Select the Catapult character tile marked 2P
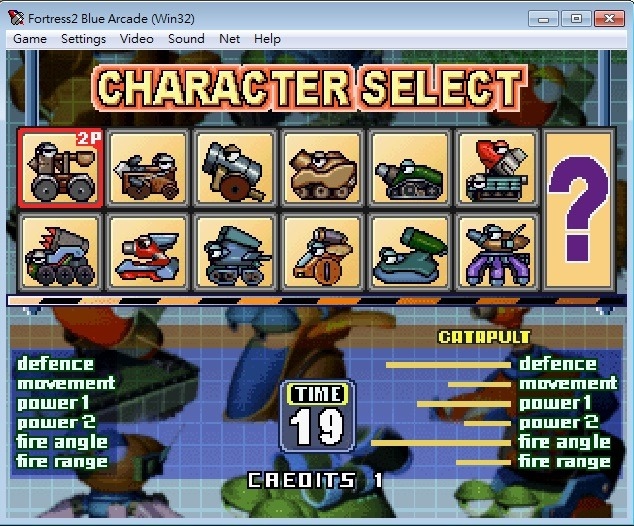The width and height of the screenshot is (634, 526). (60, 167)
